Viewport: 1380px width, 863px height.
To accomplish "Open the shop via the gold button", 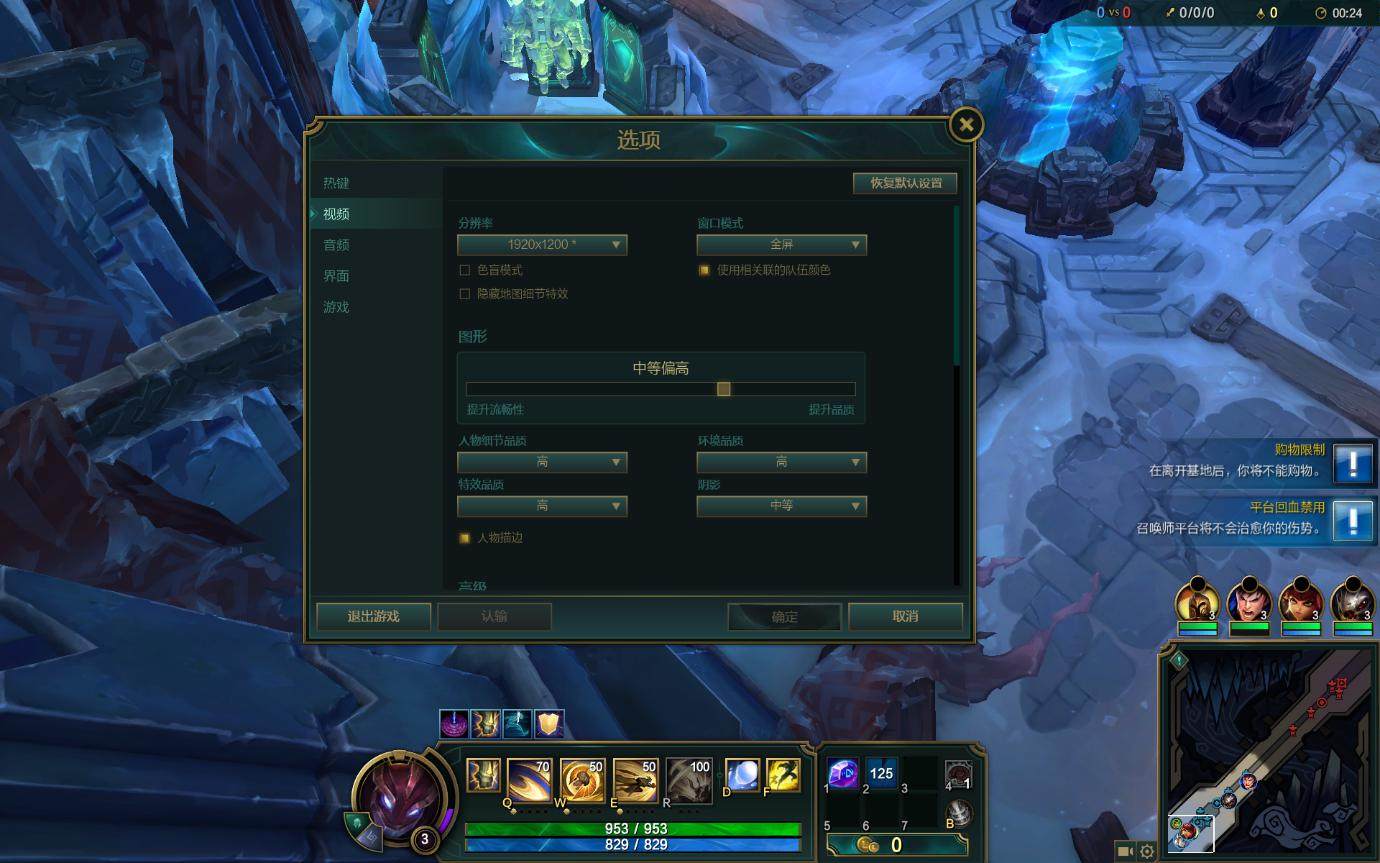I will [895, 845].
